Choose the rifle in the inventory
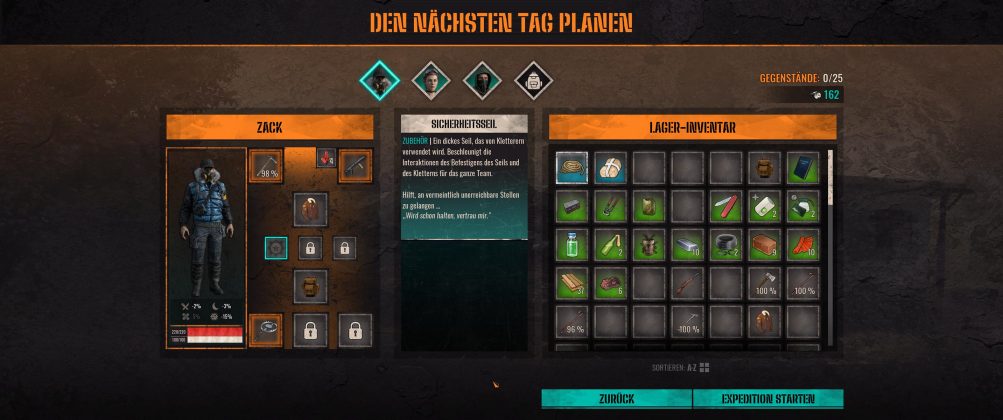Viewport: 1003px width, 420px height. pyautogui.click(x=687, y=284)
